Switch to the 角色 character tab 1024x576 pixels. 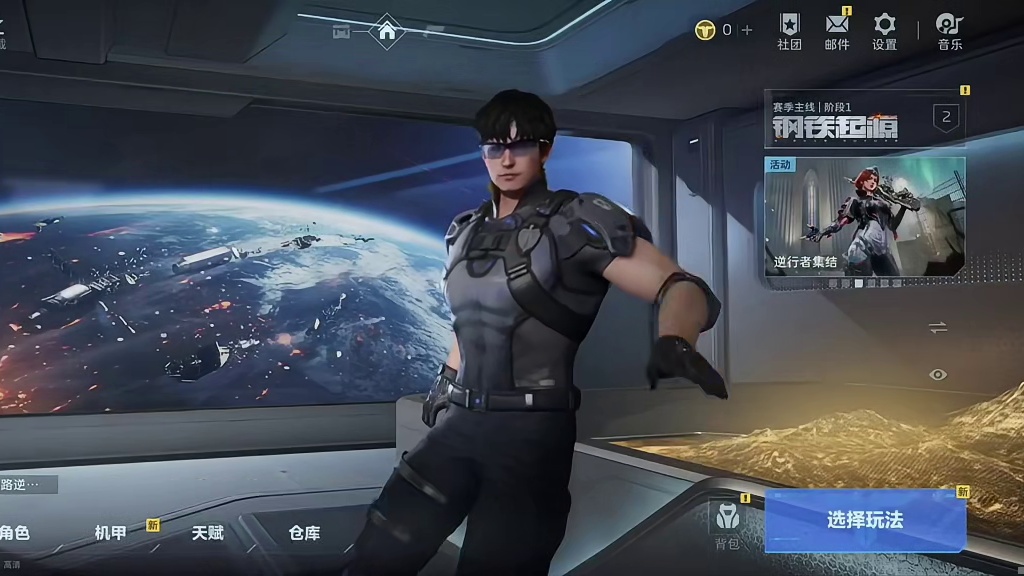point(14,533)
